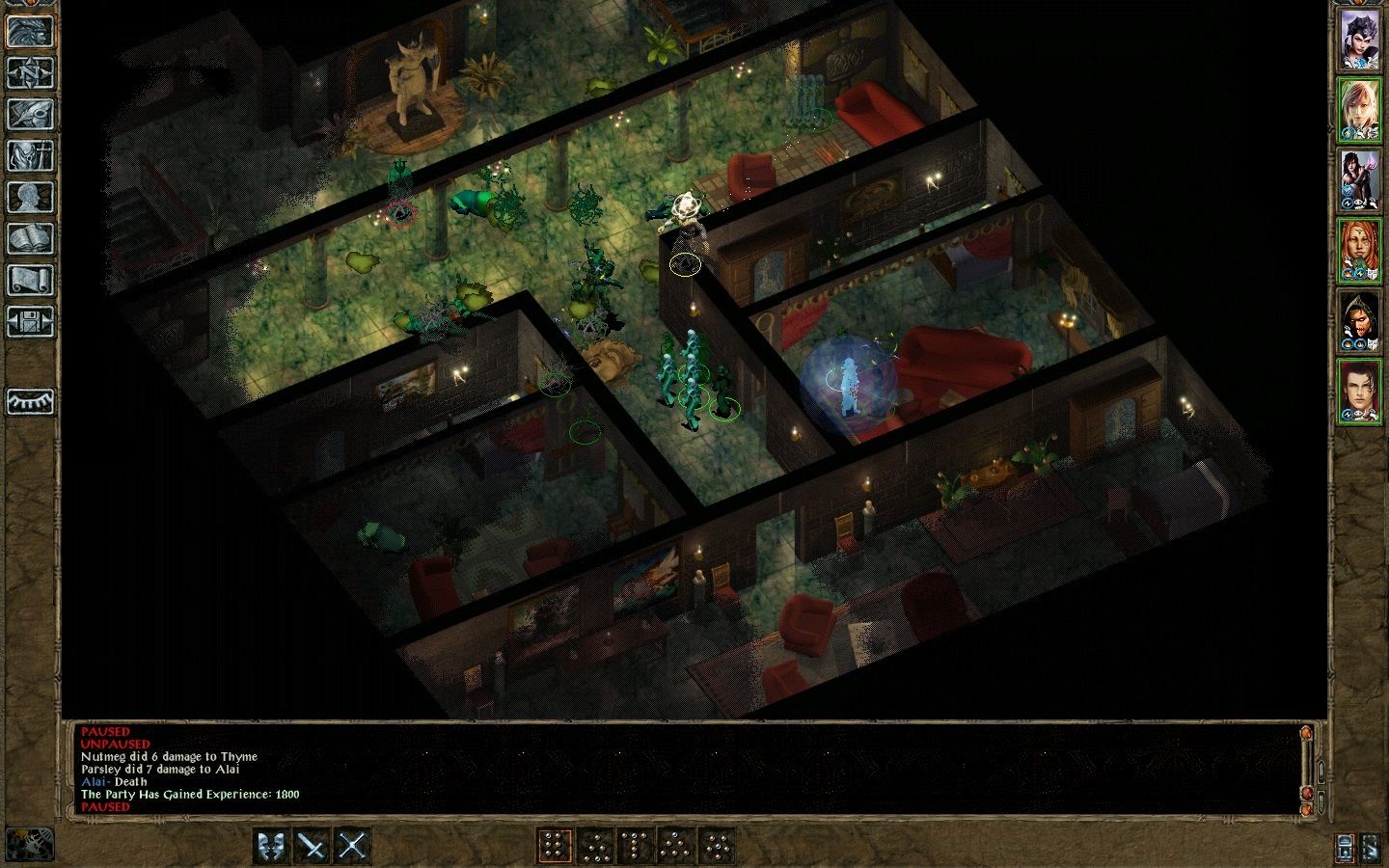Click the rest party closed-eye button
This screenshot has width=1389, height=868.
tap(30, 401)
